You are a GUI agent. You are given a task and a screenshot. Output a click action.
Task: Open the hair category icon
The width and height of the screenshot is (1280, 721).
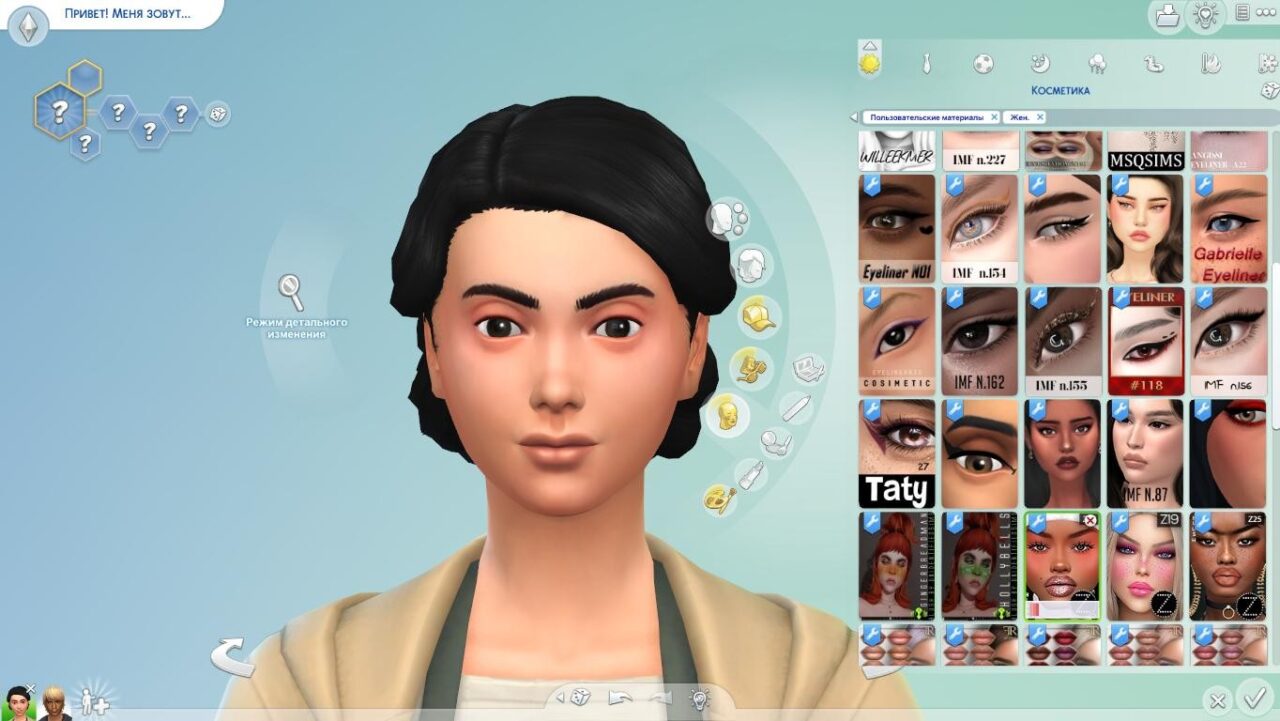pos(753,266)
